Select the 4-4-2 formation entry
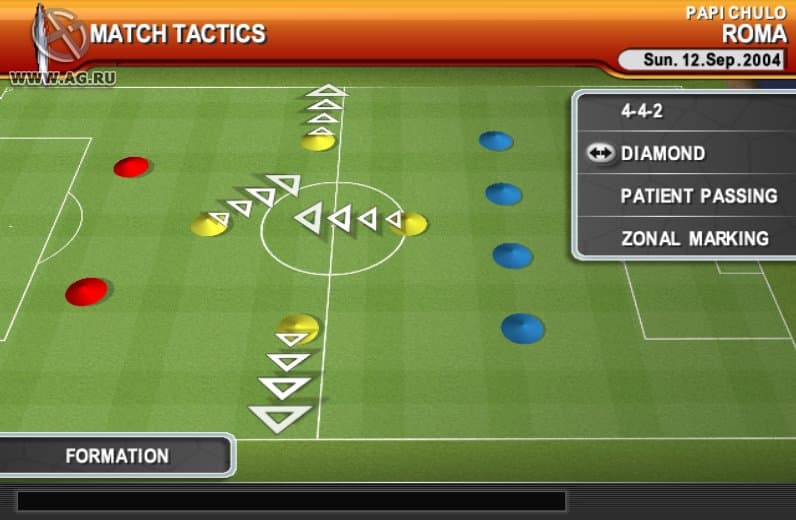 [x=642, y=112]
